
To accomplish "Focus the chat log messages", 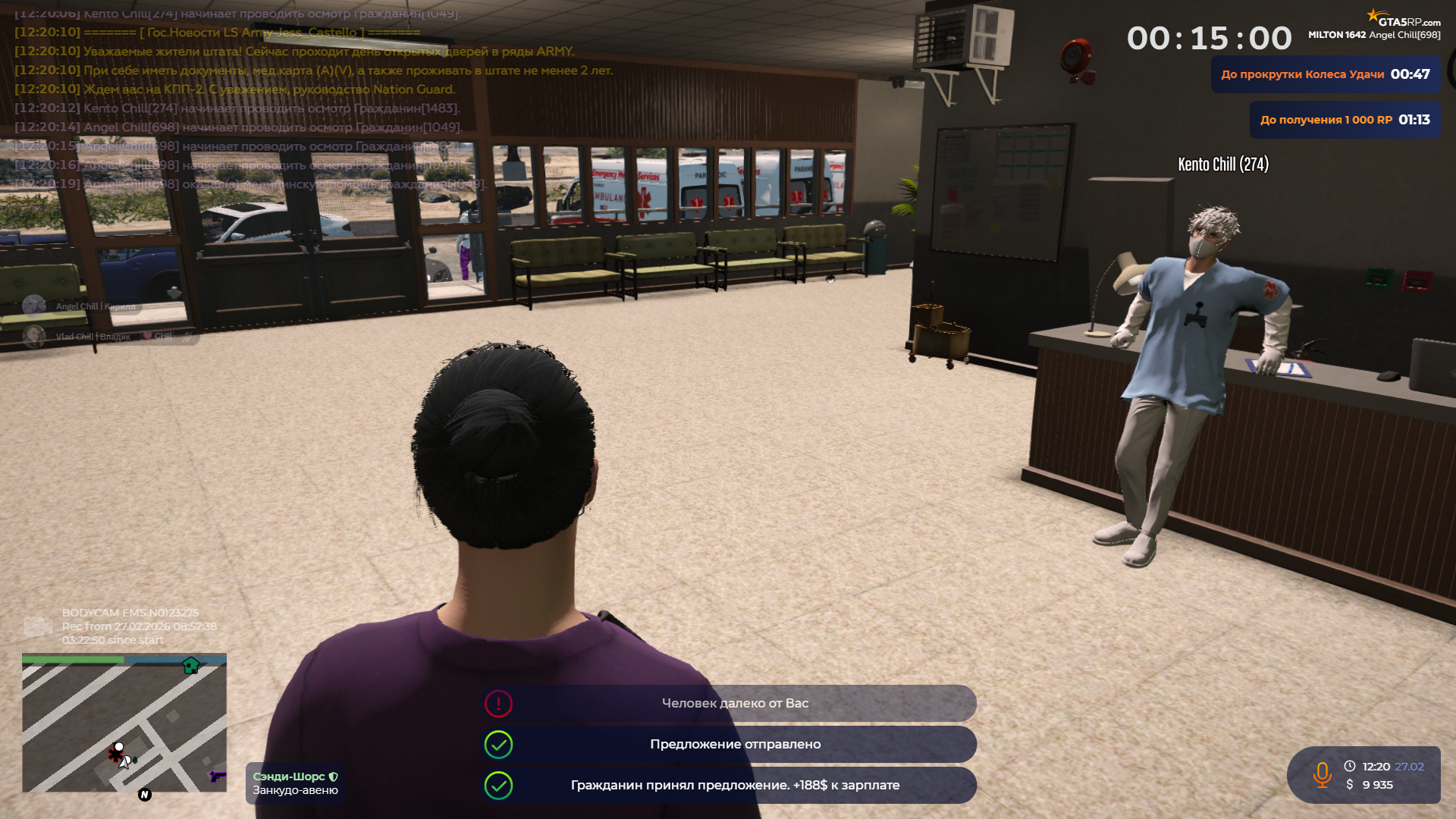I will pos(250,99).
